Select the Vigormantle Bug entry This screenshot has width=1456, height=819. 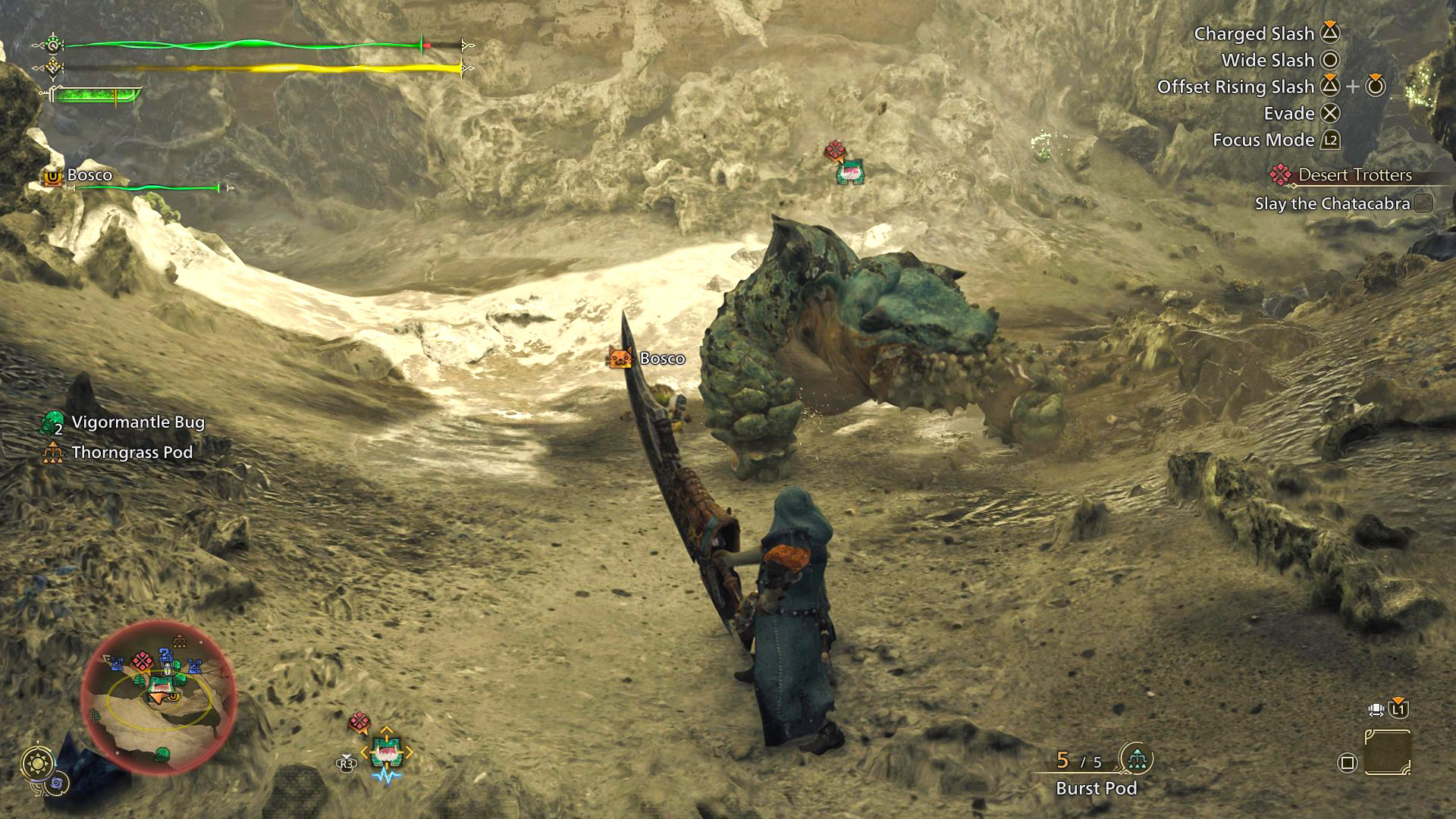pos(137,422)
